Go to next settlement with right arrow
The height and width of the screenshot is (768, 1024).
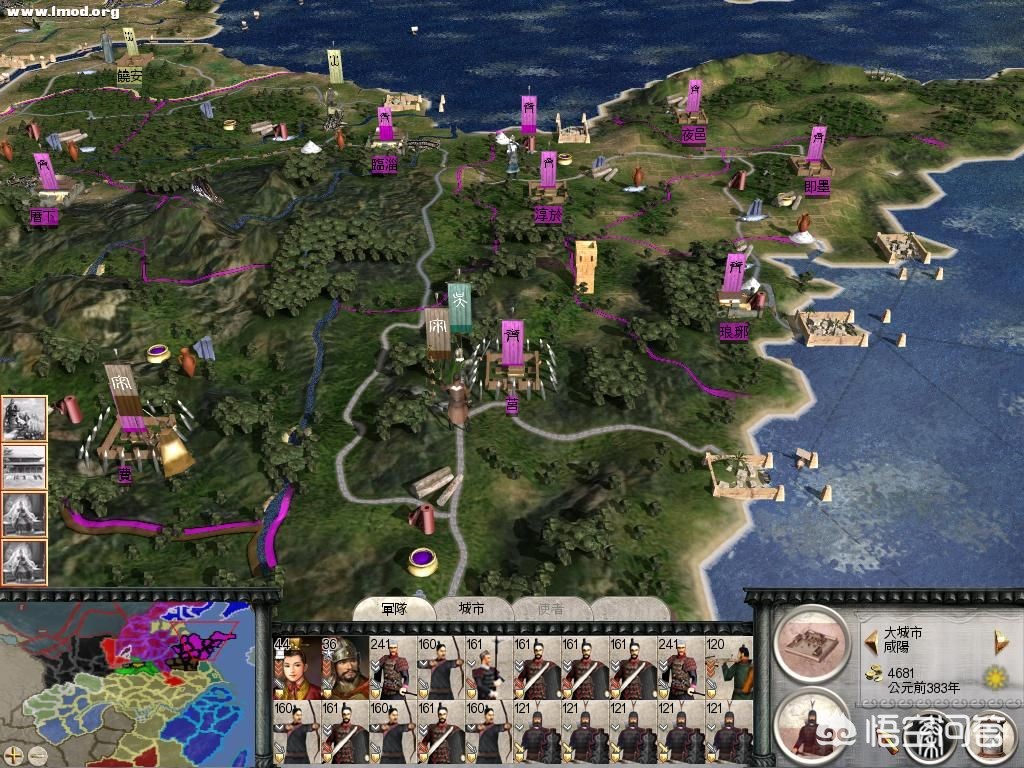[997, 641]
